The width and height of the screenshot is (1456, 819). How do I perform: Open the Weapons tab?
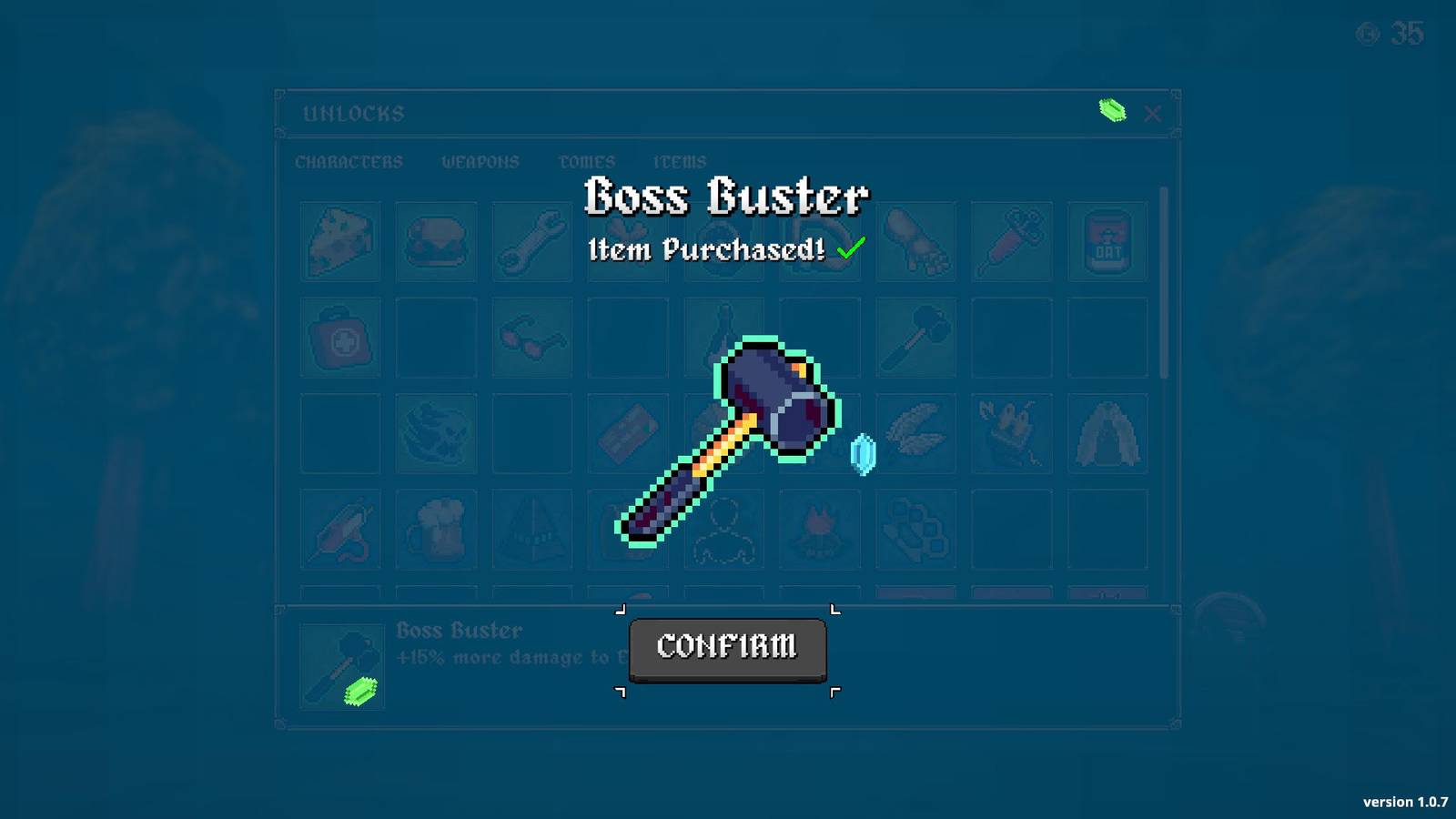[x=481, y=162]
